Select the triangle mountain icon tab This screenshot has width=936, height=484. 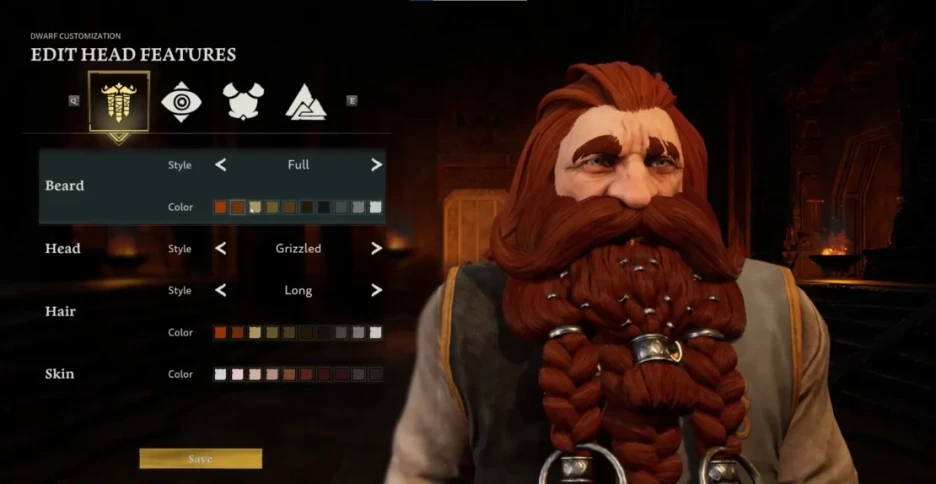click(x=305, y=101)
